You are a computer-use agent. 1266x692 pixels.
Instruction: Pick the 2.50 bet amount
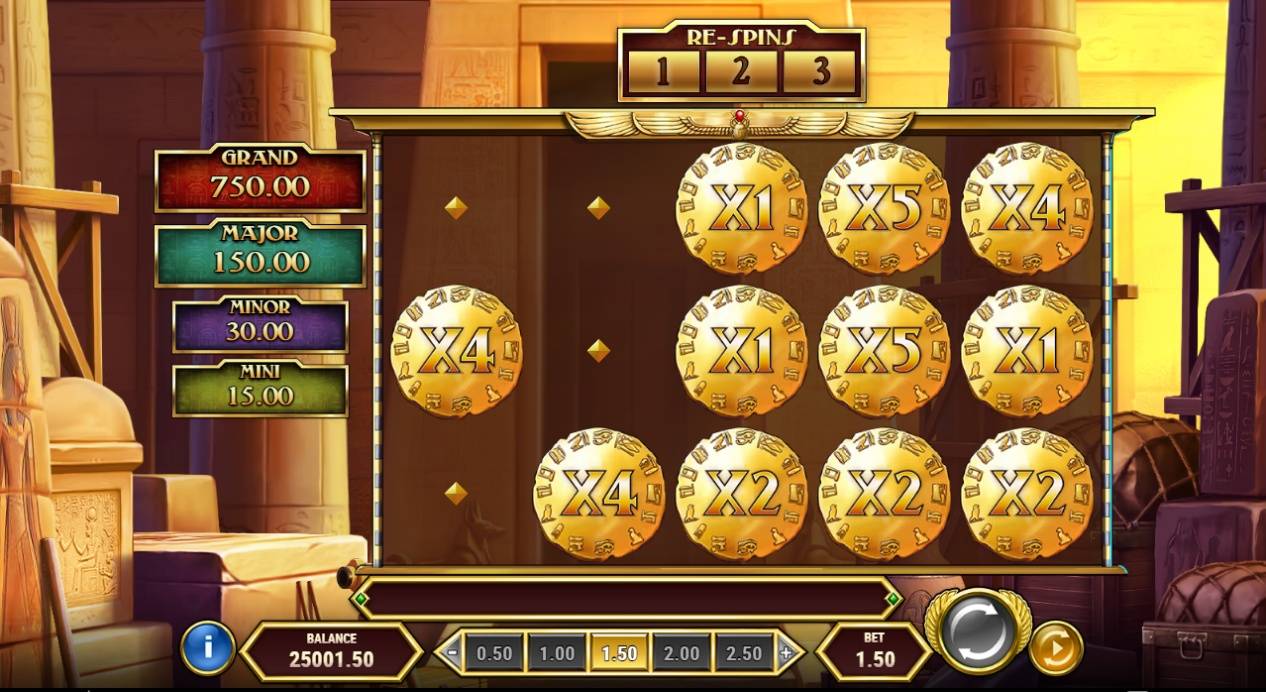pyautogui.click(x=743, y=654)
